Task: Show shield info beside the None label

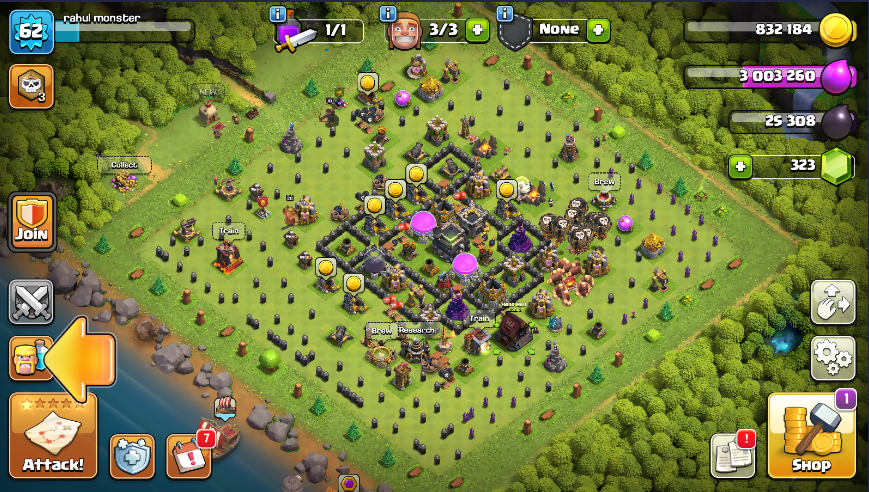Action: tap(505, 14)
